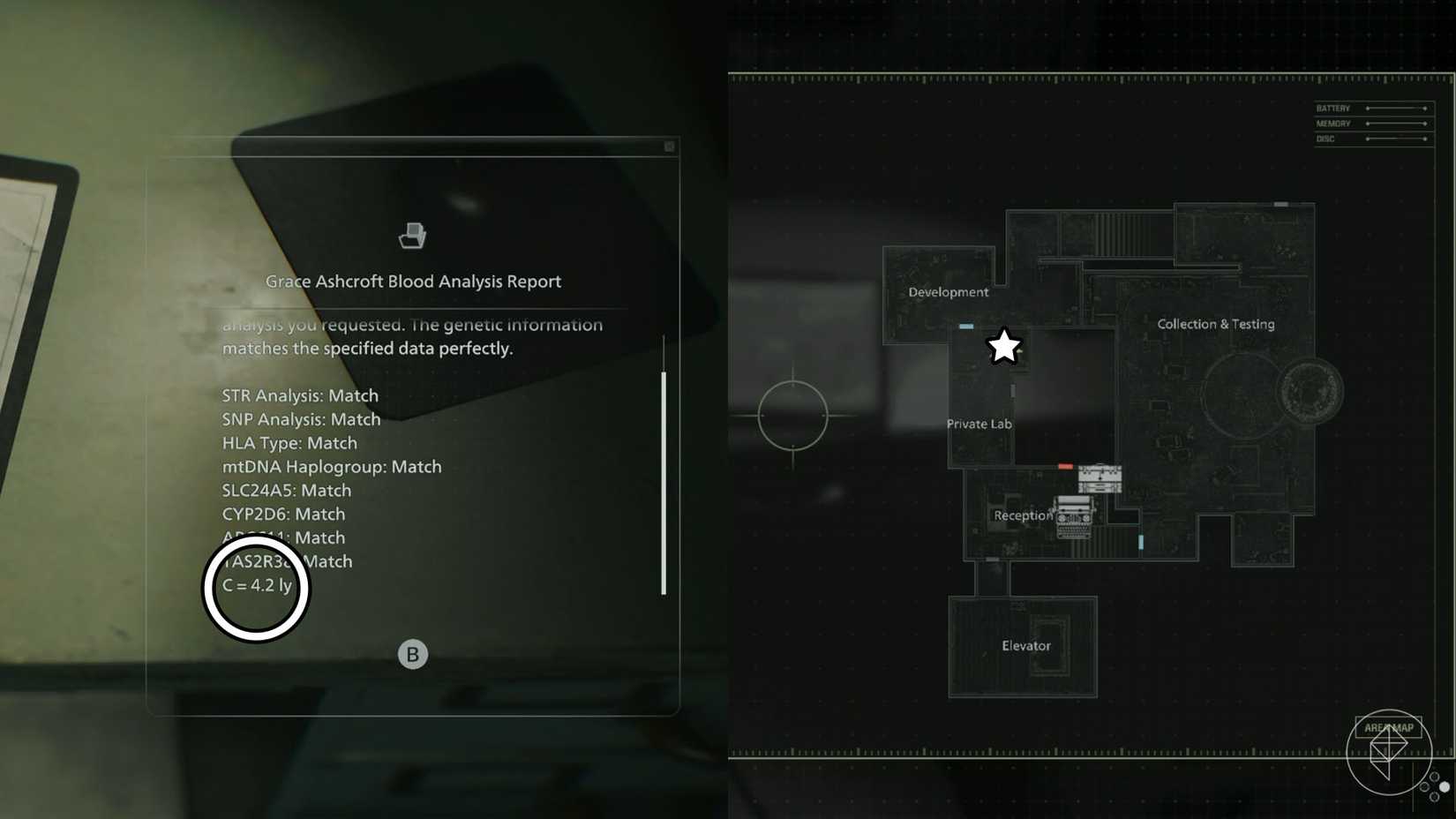
Task: Click the blue marker below the item box
Action: [x=1140, y=544]
